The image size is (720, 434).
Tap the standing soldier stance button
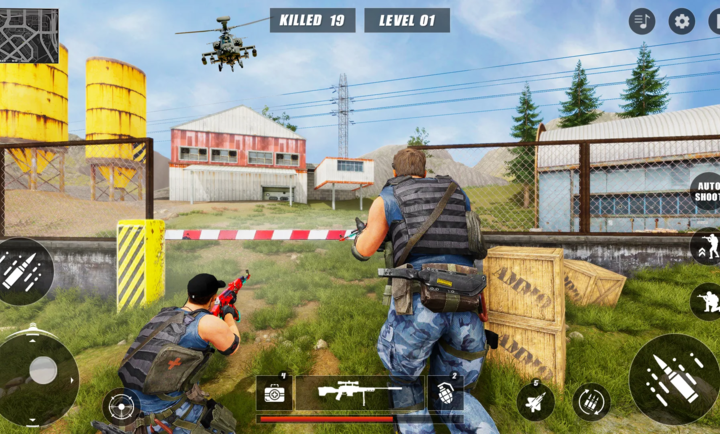tap(706, 246)
